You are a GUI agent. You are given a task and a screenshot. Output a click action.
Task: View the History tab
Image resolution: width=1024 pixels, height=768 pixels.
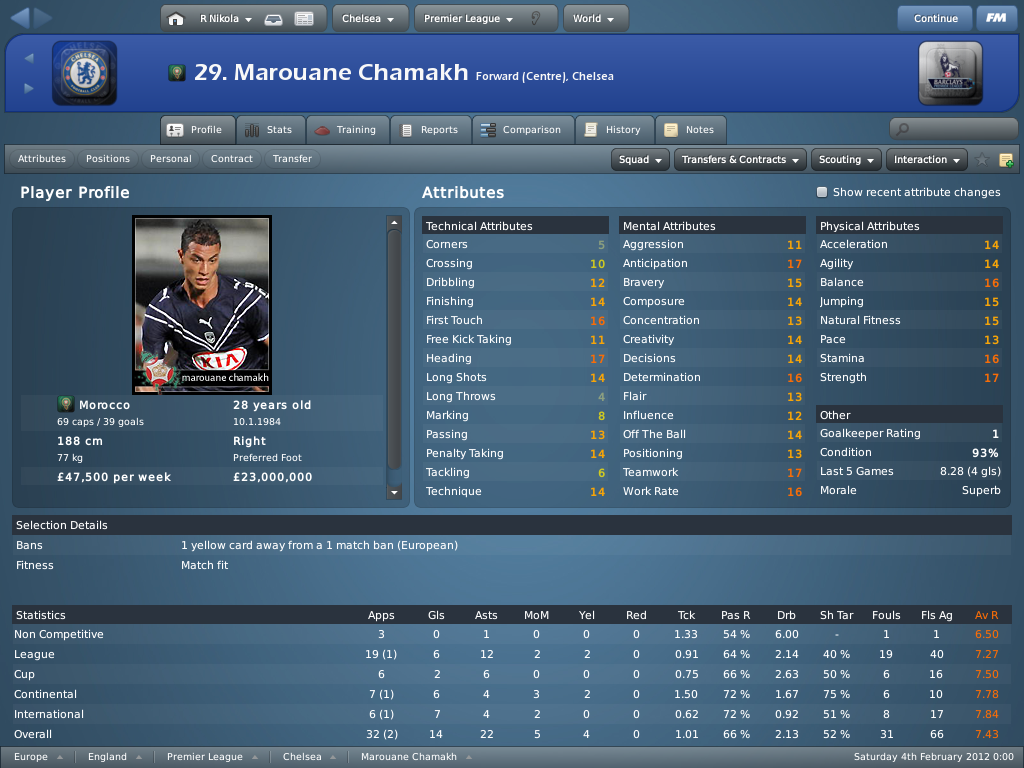pyautogui.click(x=613, y=130)
